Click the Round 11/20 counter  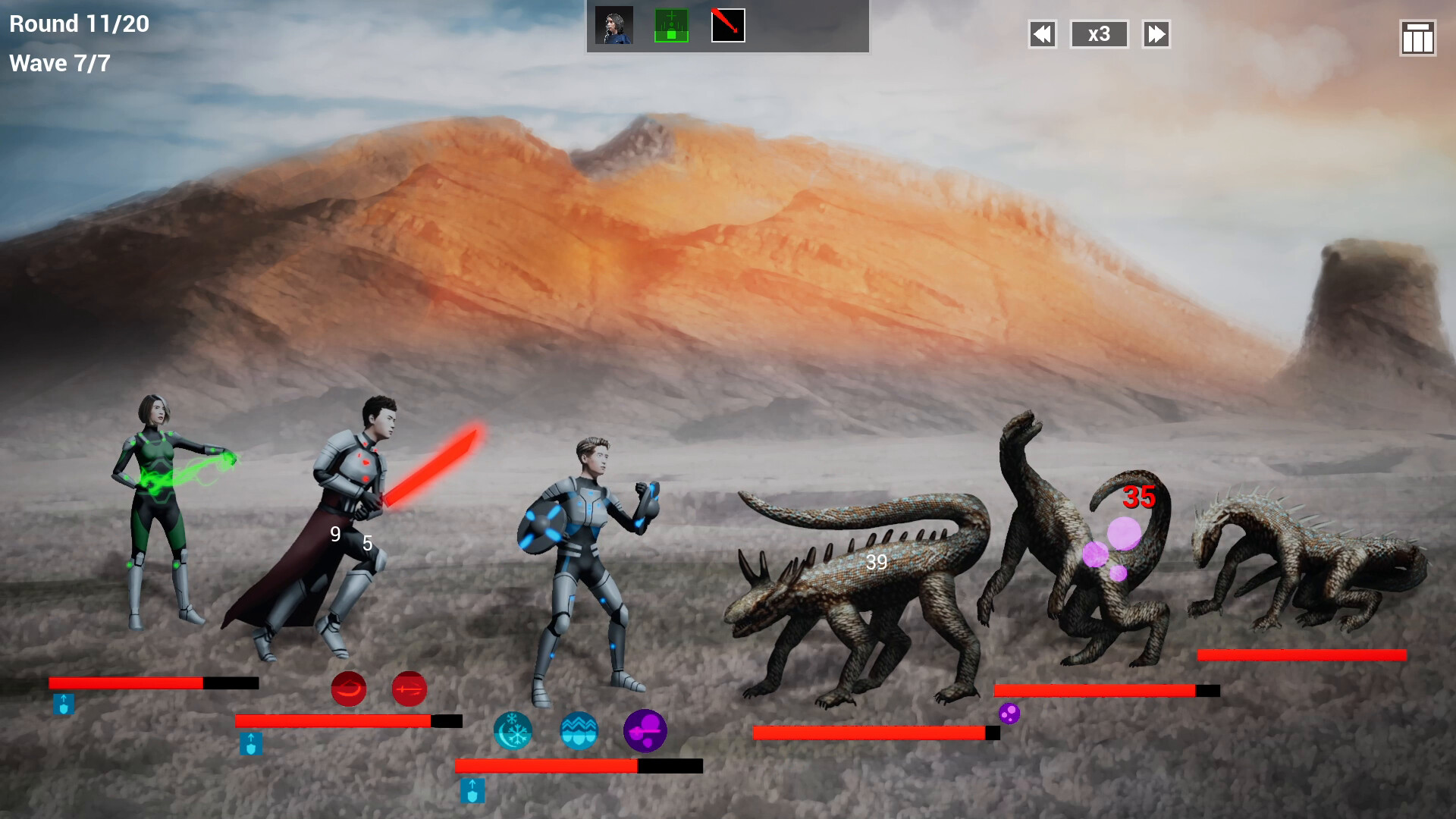click(78, 24)
